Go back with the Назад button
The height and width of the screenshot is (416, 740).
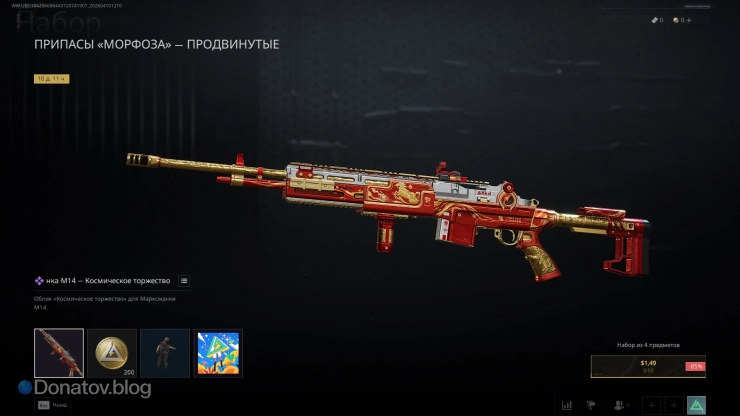(x=50, y=405)
